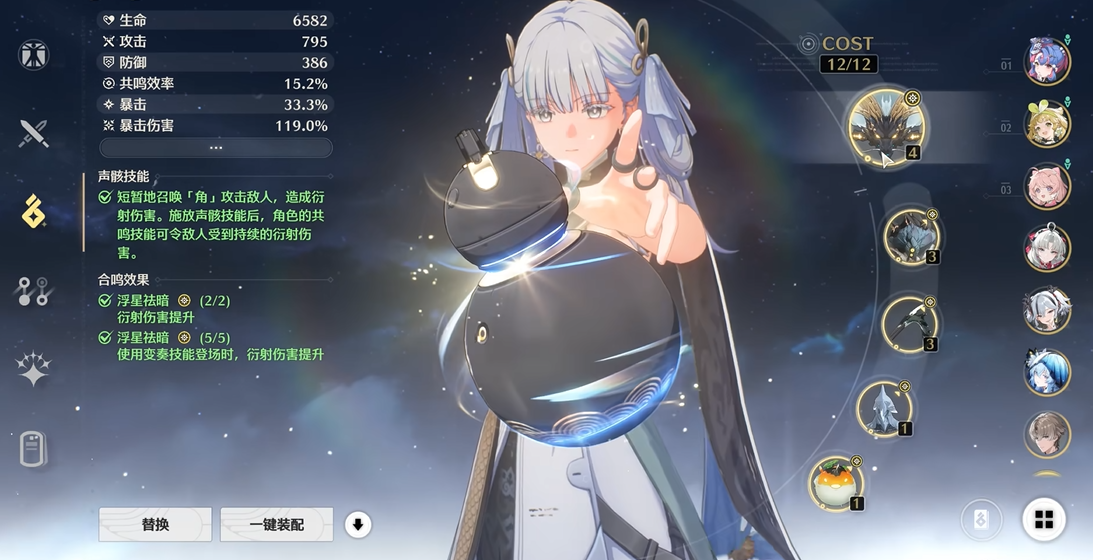This screenshot has width=1093, height=560.
Task: Select the yellow echo tab in sidebar
Action: pos(34,212)
